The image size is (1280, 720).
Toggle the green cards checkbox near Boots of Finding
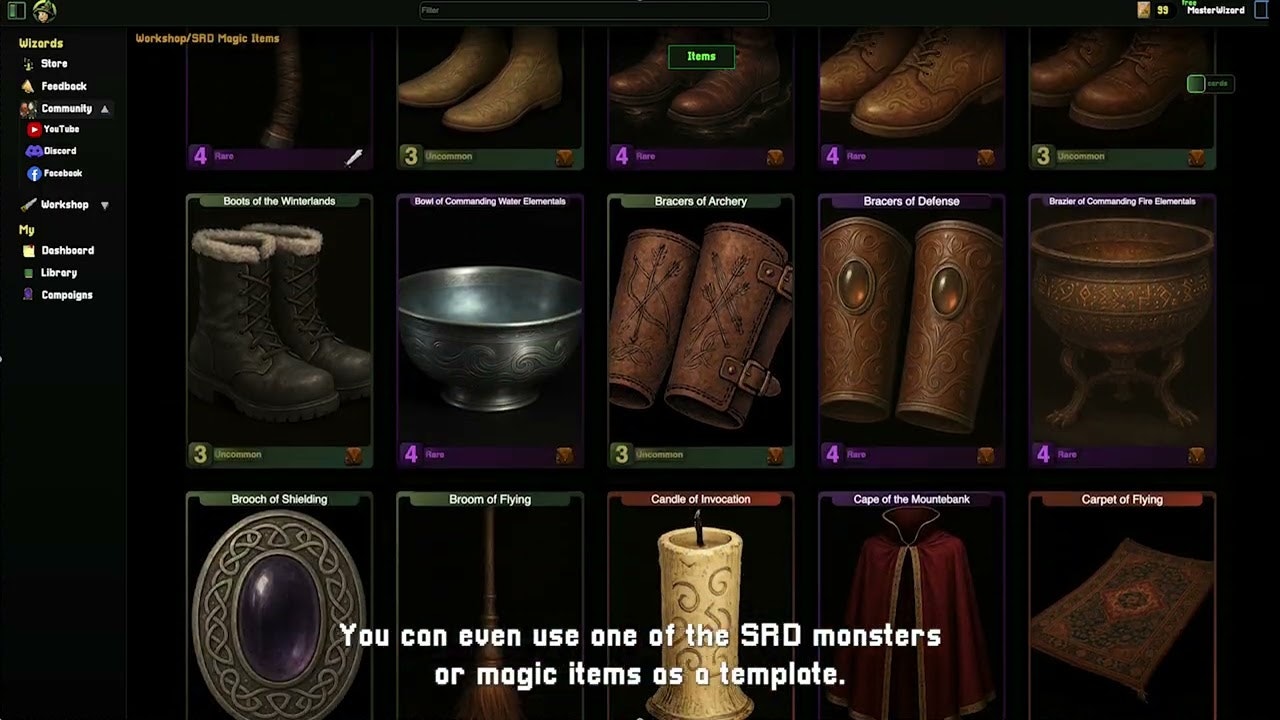click(1196, 84)
